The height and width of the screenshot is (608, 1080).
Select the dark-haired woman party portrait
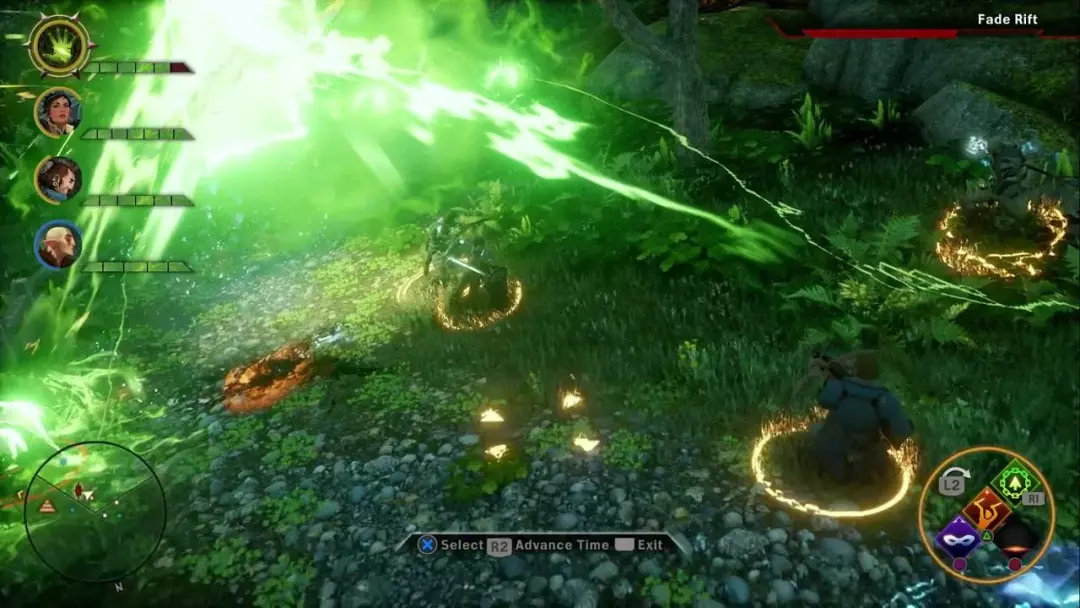point(58,111)
